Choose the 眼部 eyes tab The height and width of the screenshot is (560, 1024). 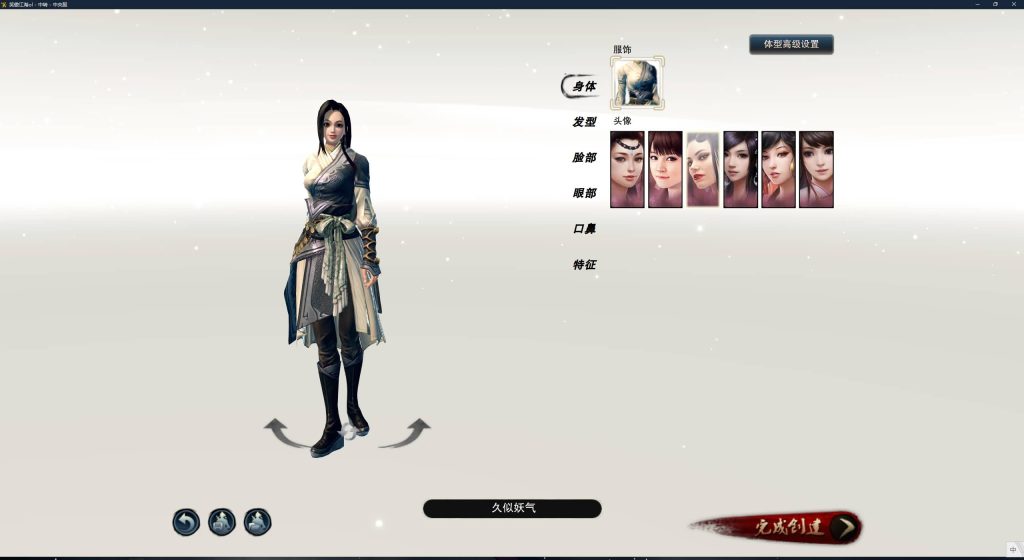pos(584,193)
